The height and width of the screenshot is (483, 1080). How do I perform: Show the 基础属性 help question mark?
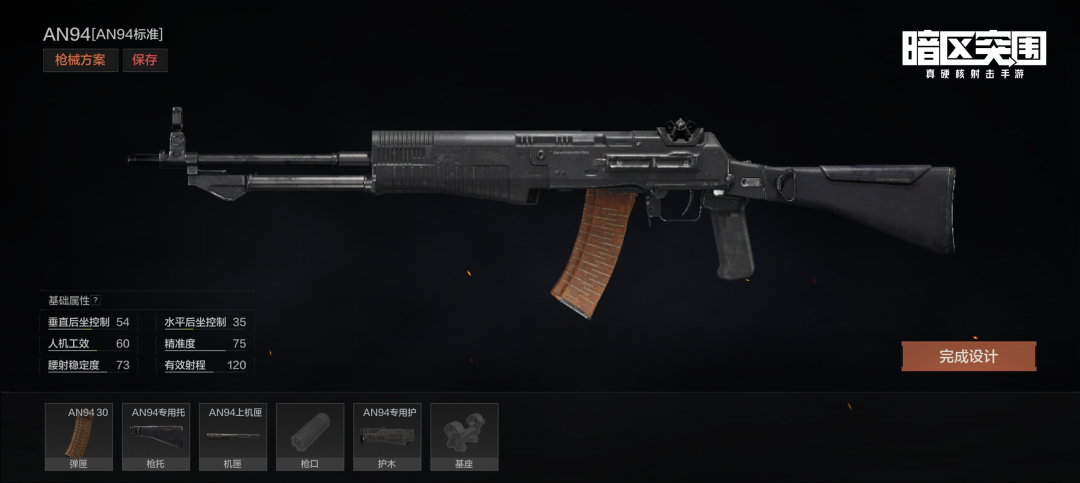point(96,300)
